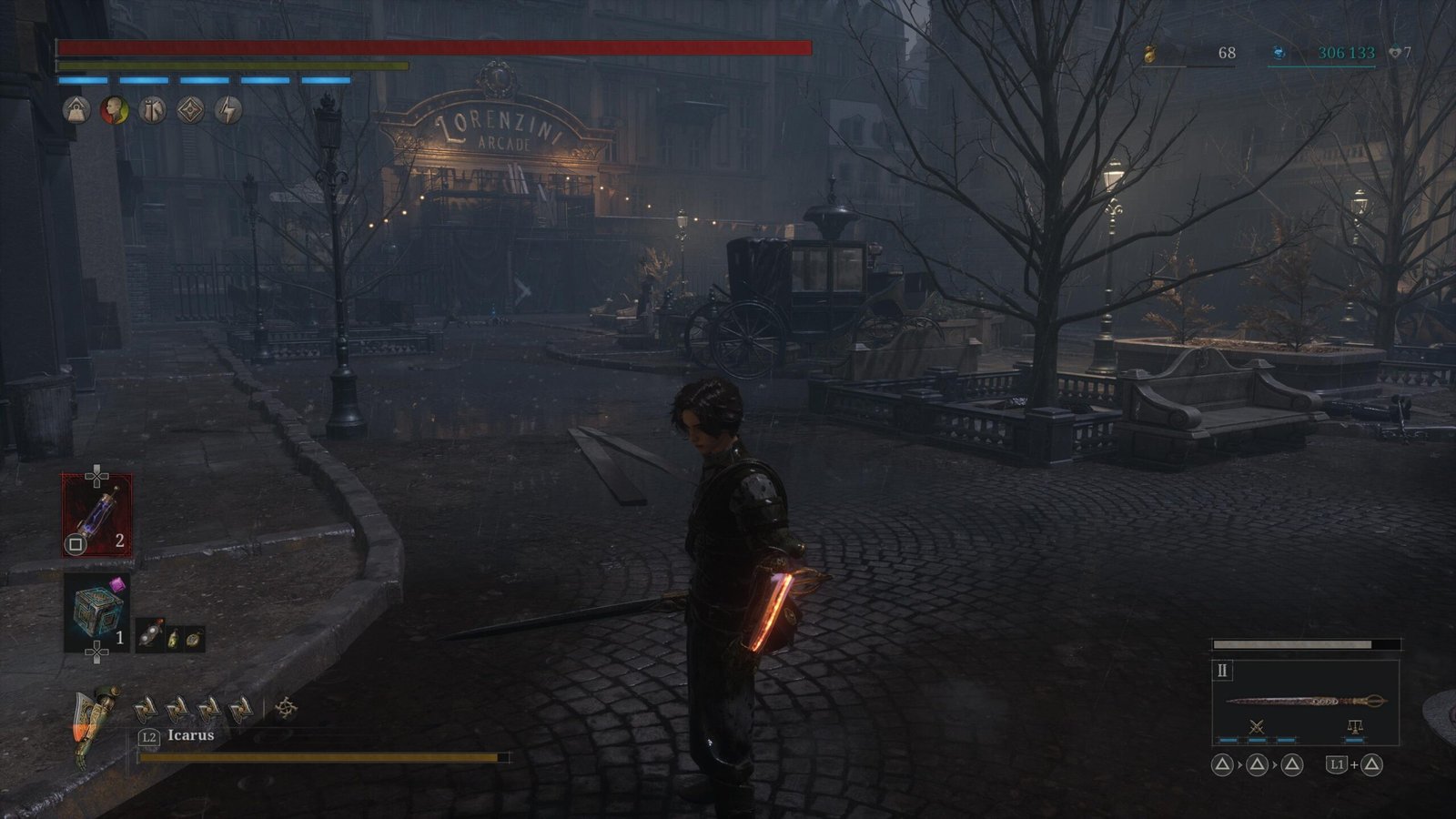Select the diamond-shaped emblem status icon

tap(190, 110)
